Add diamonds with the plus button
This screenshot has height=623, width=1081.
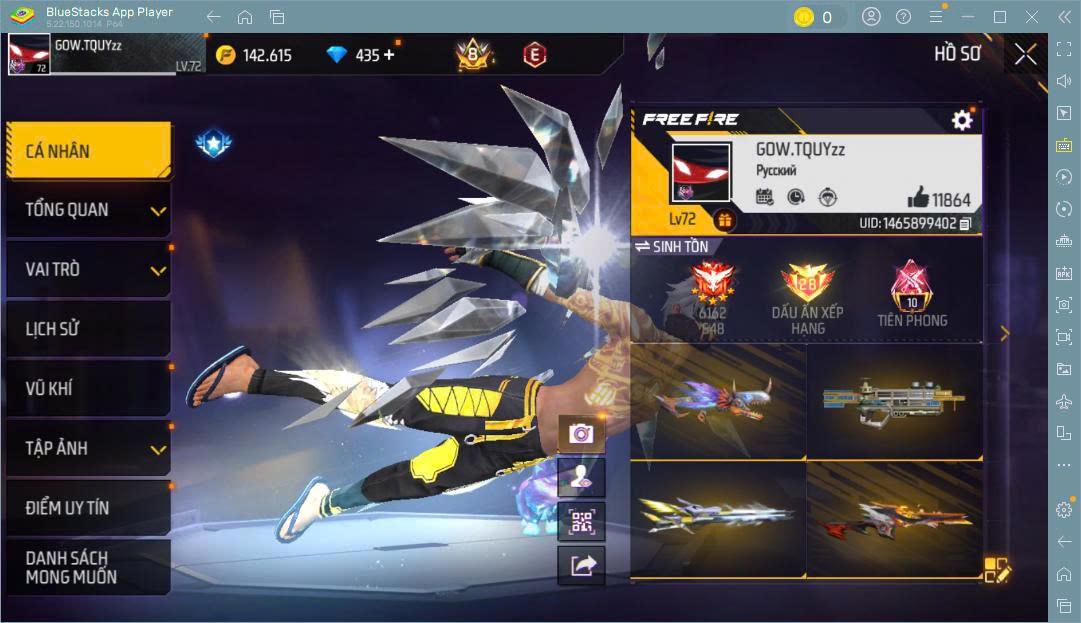click(389, 55)
